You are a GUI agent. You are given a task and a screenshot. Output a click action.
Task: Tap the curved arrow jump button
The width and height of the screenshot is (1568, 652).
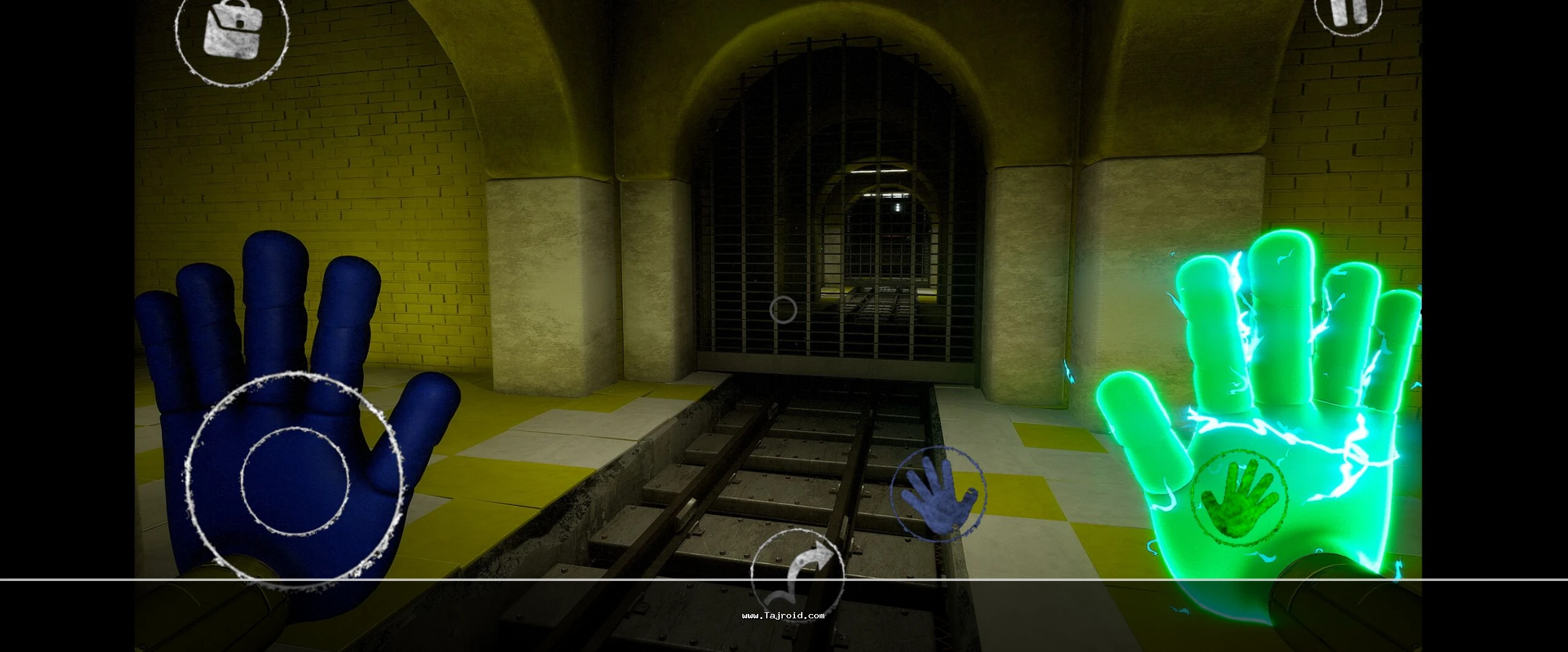coord(797,575)
